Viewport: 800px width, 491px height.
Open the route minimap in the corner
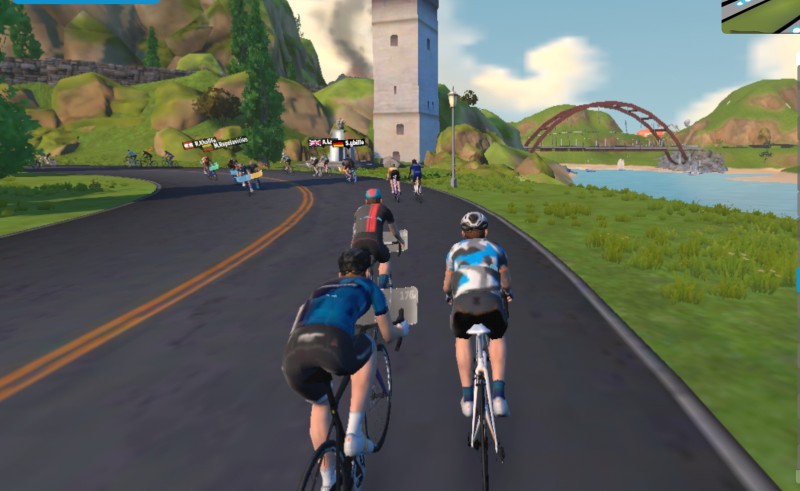click(761, 15)
